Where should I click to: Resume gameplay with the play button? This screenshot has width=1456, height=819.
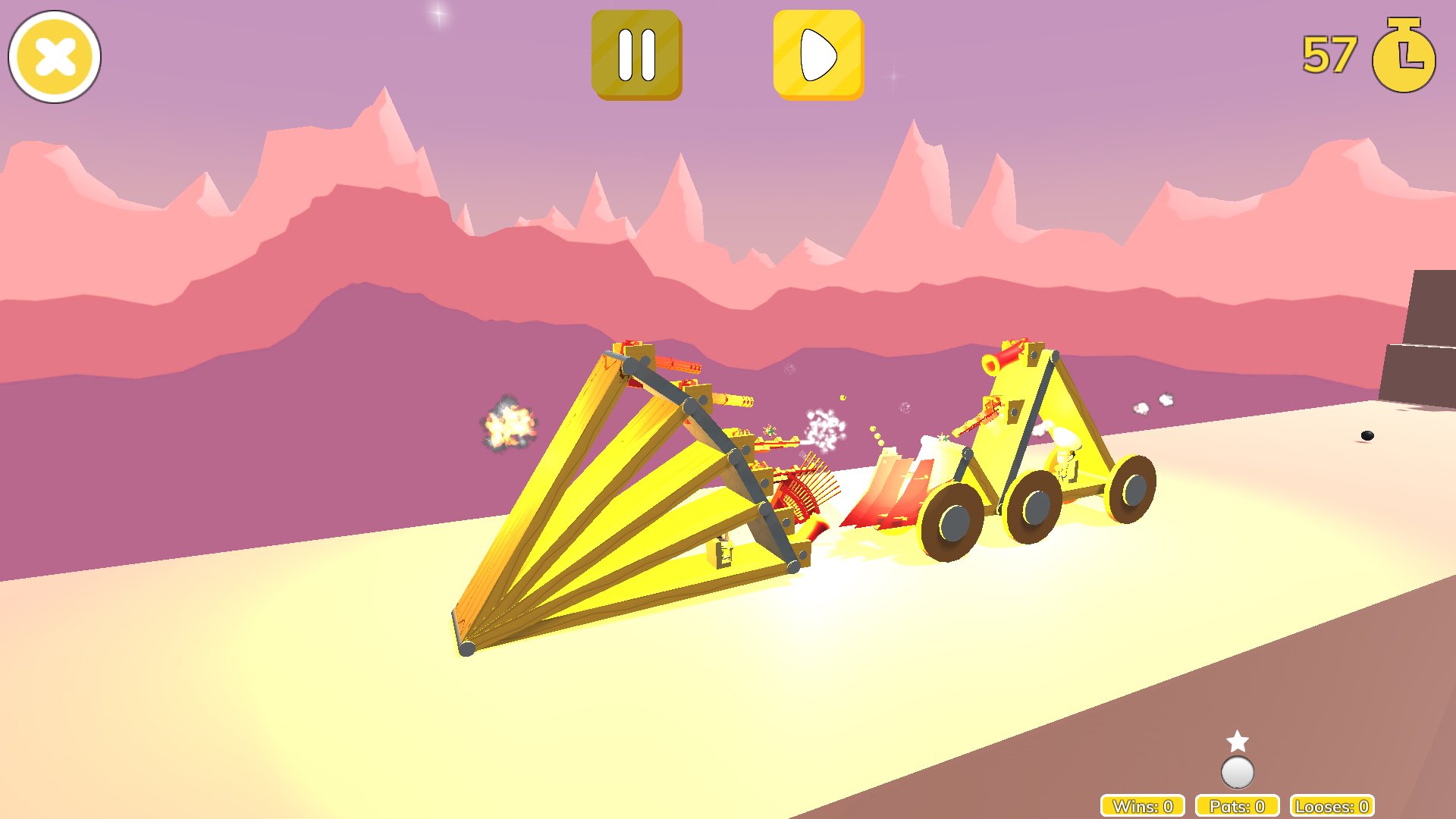(x=817, y=55)
